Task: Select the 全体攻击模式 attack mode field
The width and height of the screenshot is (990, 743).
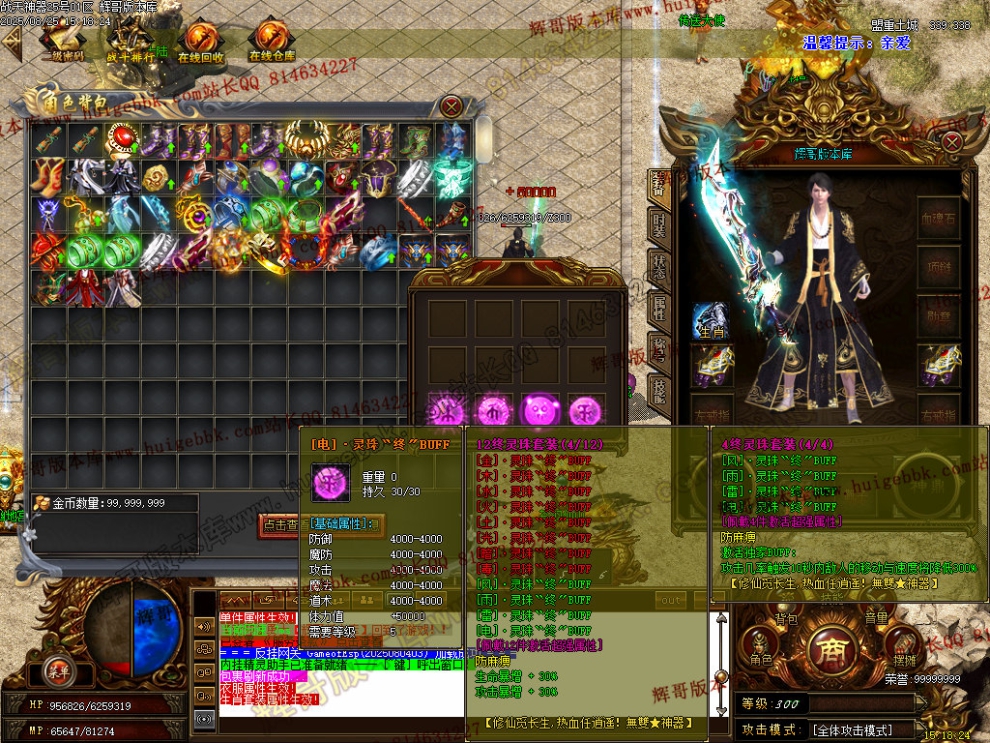Action: pos(860,730)
